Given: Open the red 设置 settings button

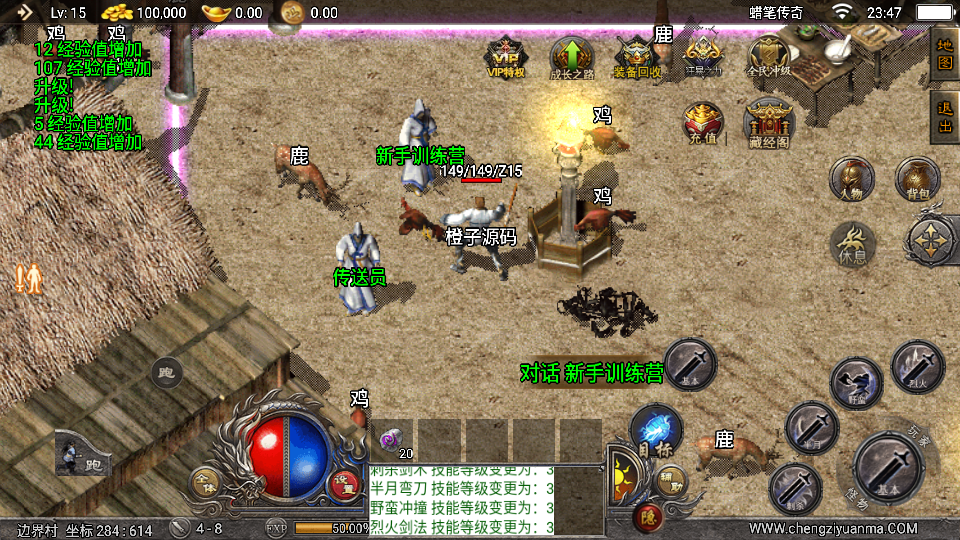Looking at the screenshot, I should [x=344, y=483].
